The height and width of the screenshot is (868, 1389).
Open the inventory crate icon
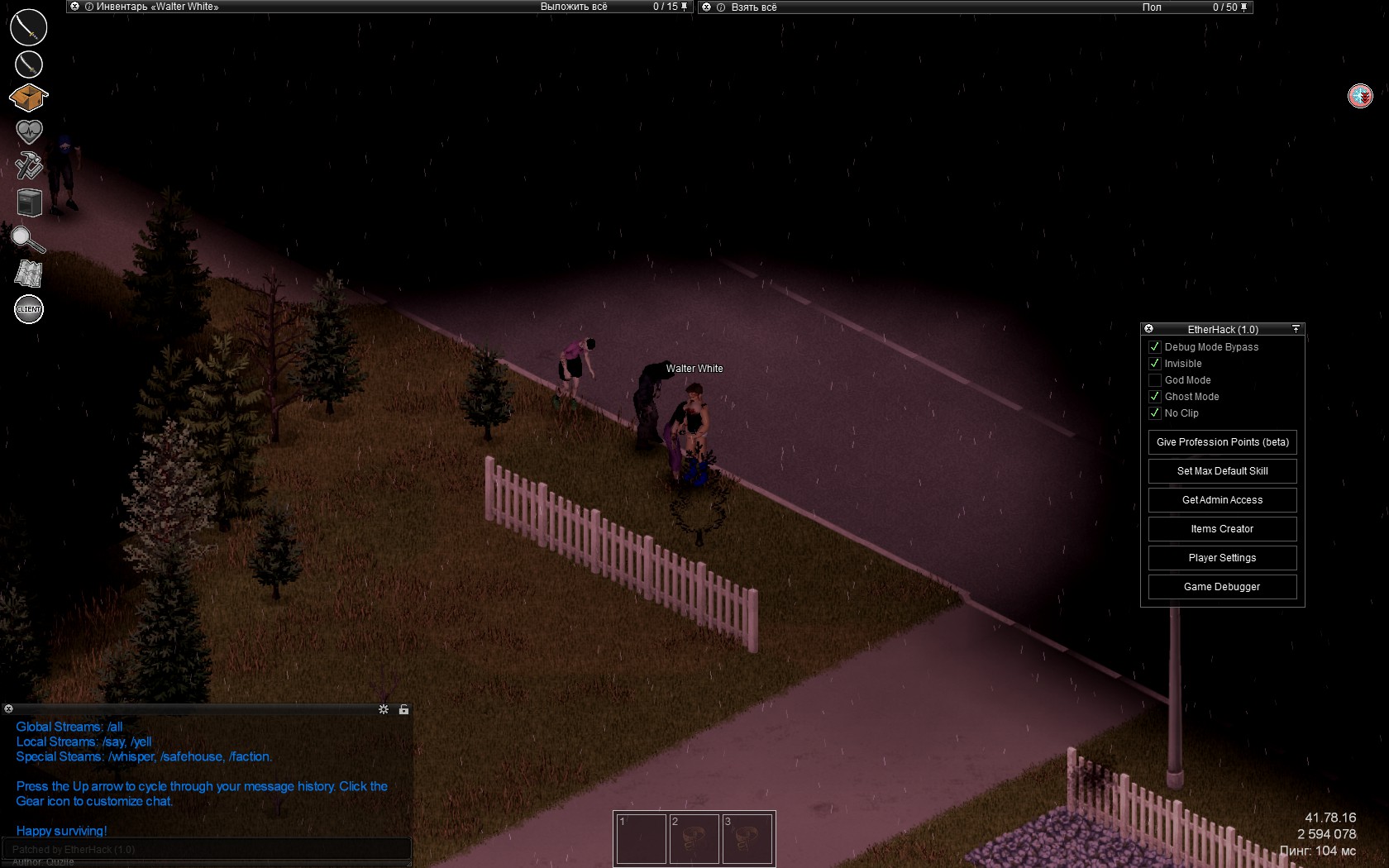(28, 98)
